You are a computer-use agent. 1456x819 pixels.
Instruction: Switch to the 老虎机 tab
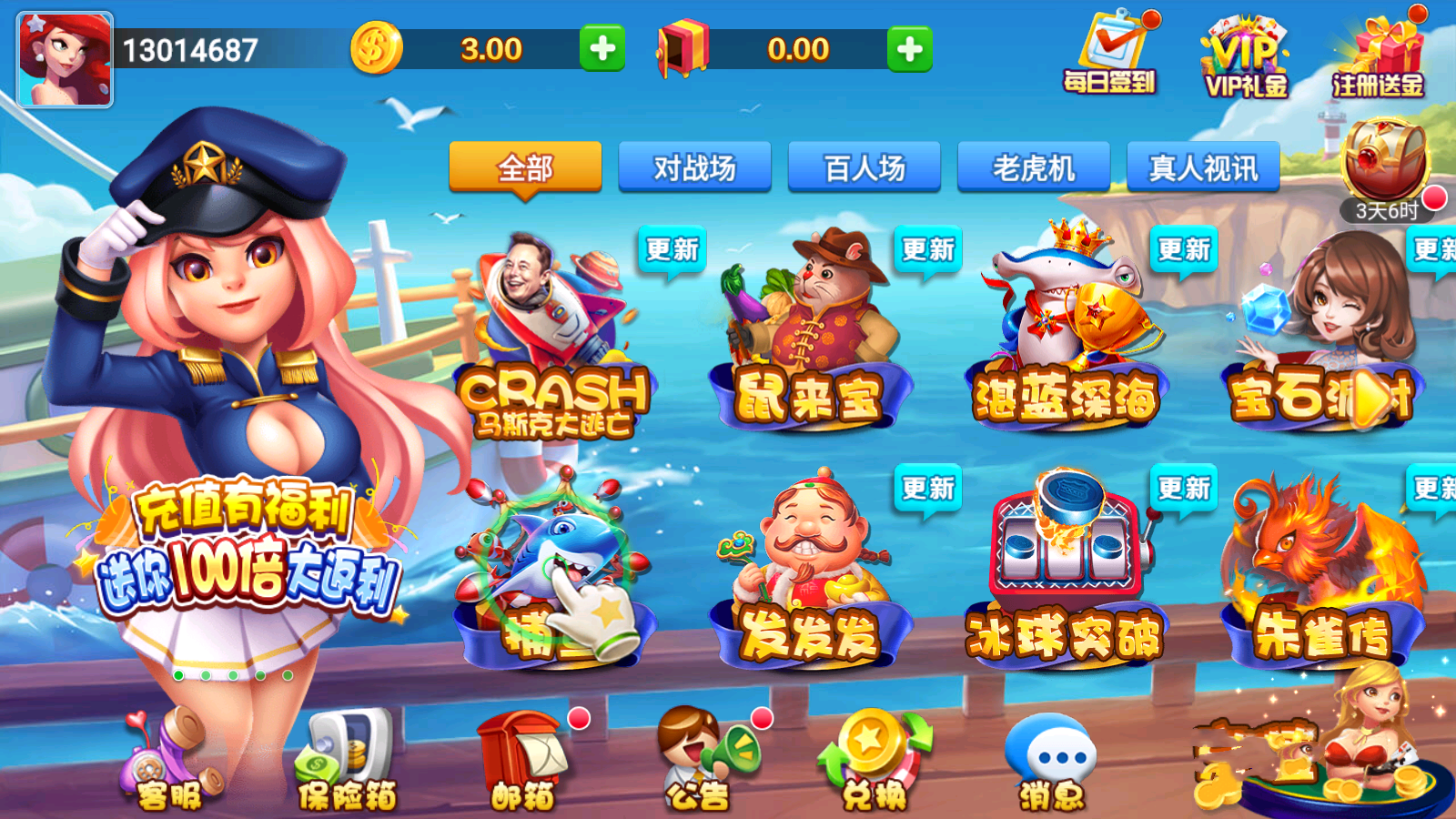click(x=1033, y=167)
